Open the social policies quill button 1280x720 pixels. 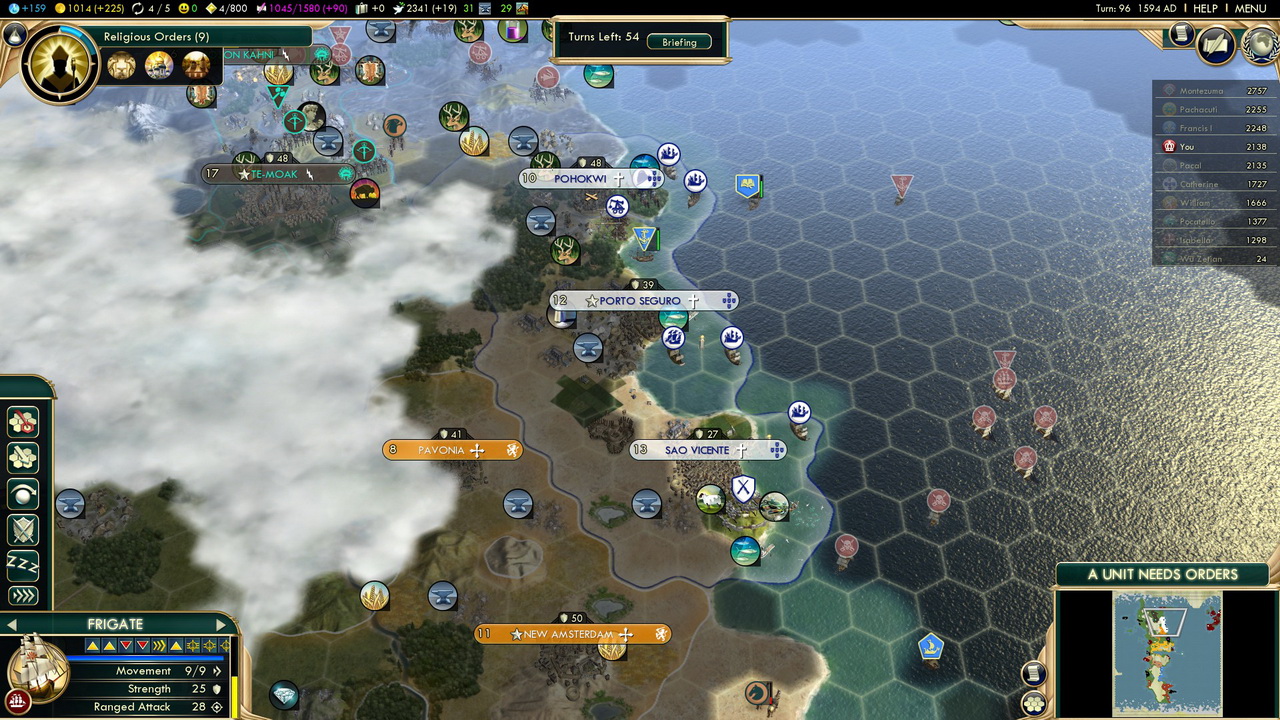[x=1215, y=45]
